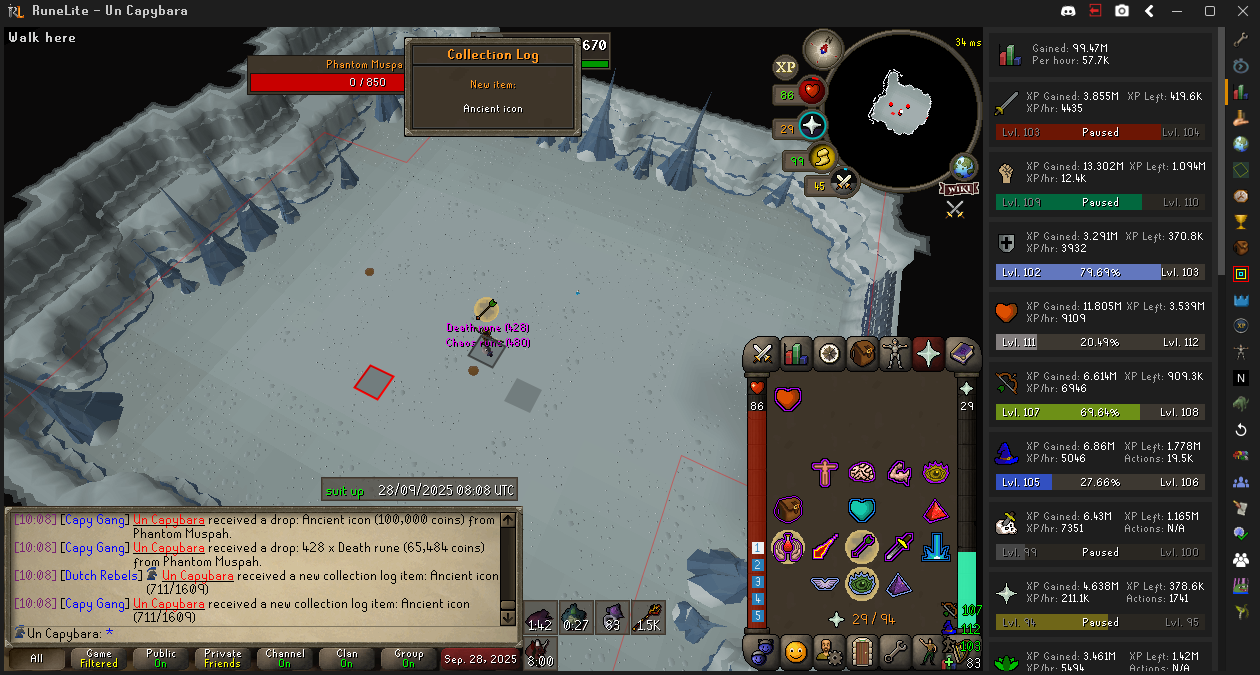
Task: Open the XP drops button
Action: tap(785, 67)
